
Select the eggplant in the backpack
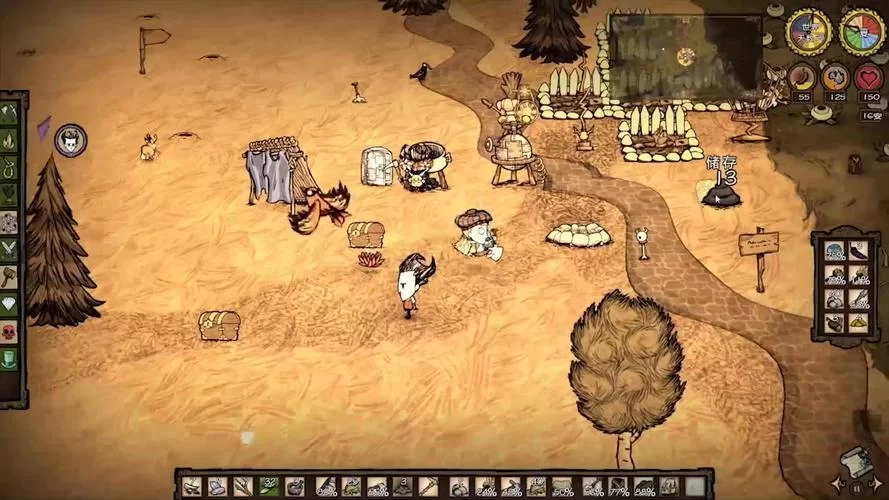[x=859, y=251]
